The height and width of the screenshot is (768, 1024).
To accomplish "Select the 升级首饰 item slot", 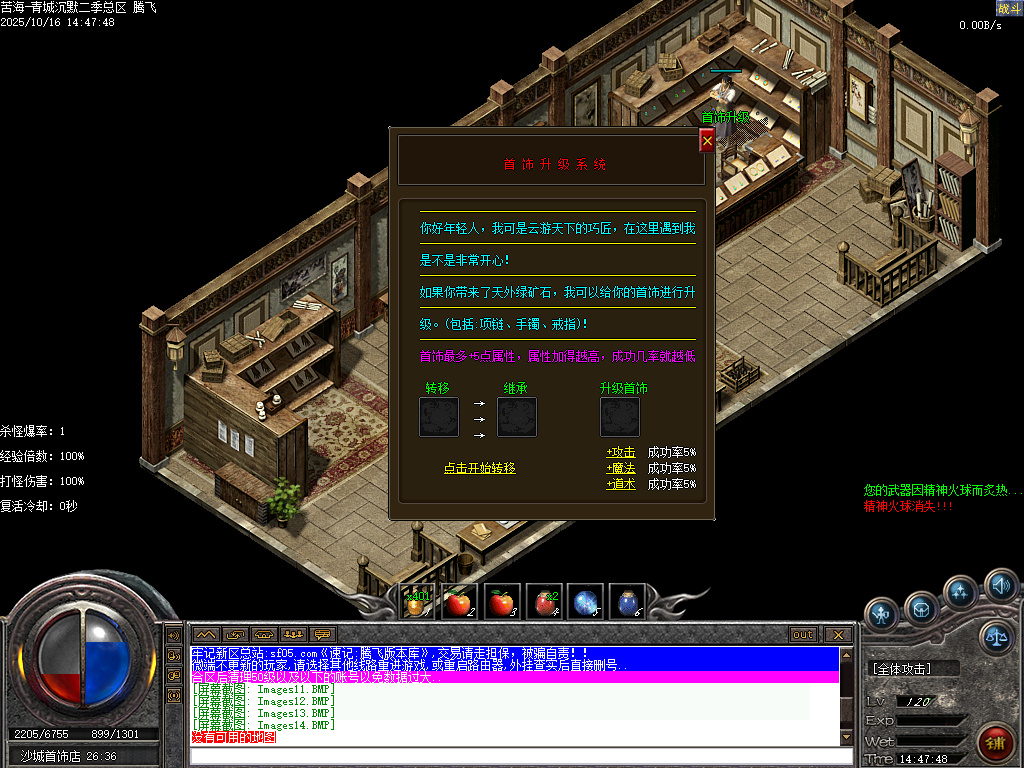I will coord(620,416).
